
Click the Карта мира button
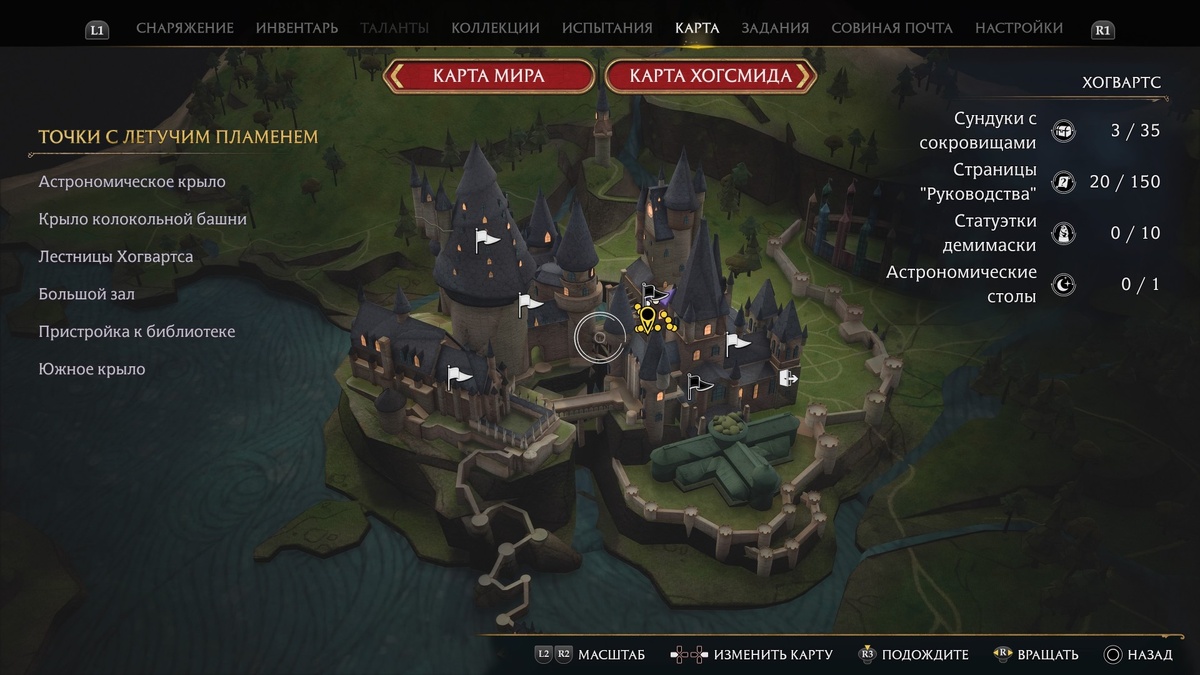[489, 76]
